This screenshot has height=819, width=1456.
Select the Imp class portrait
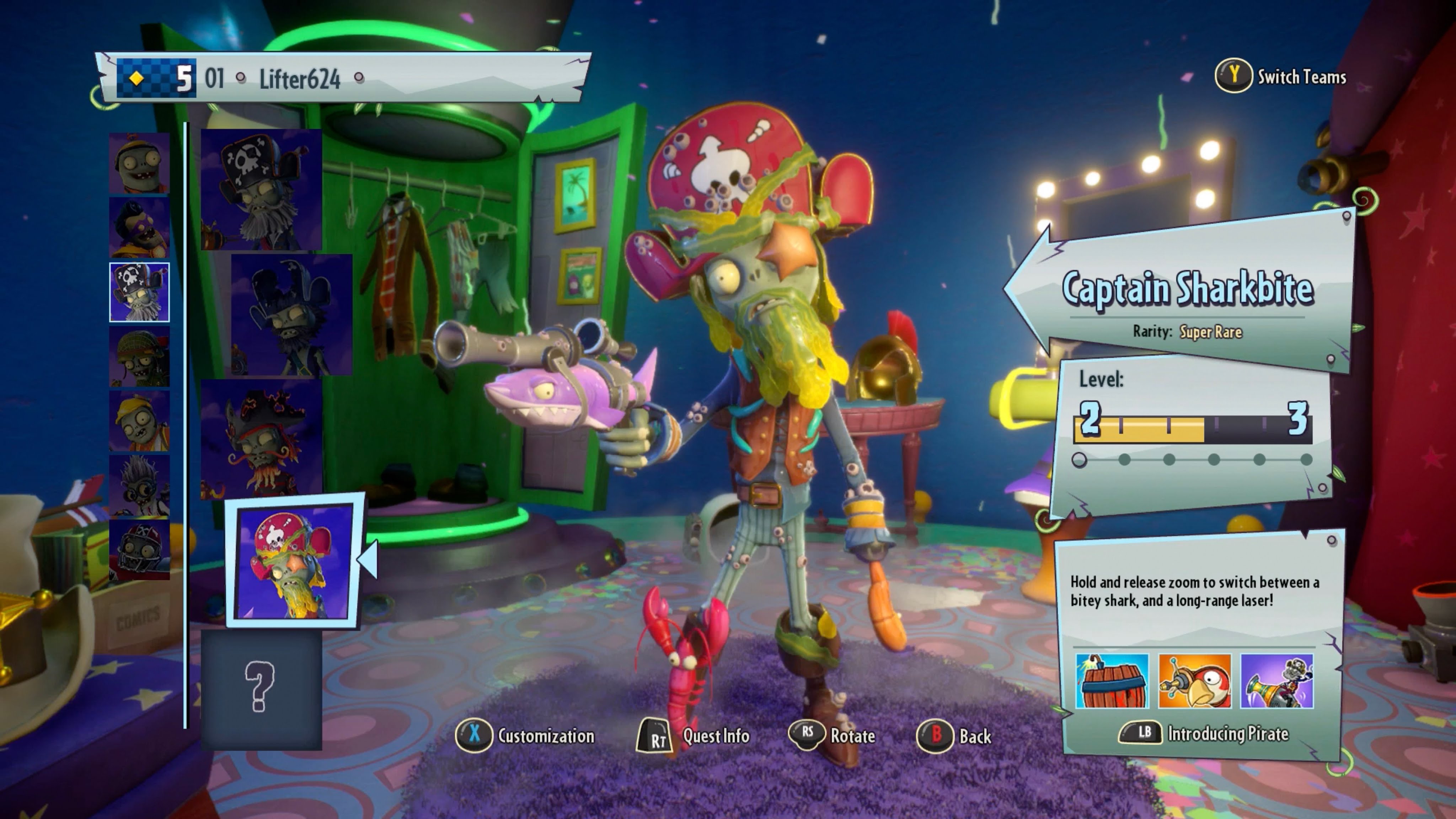pos(139,164)
